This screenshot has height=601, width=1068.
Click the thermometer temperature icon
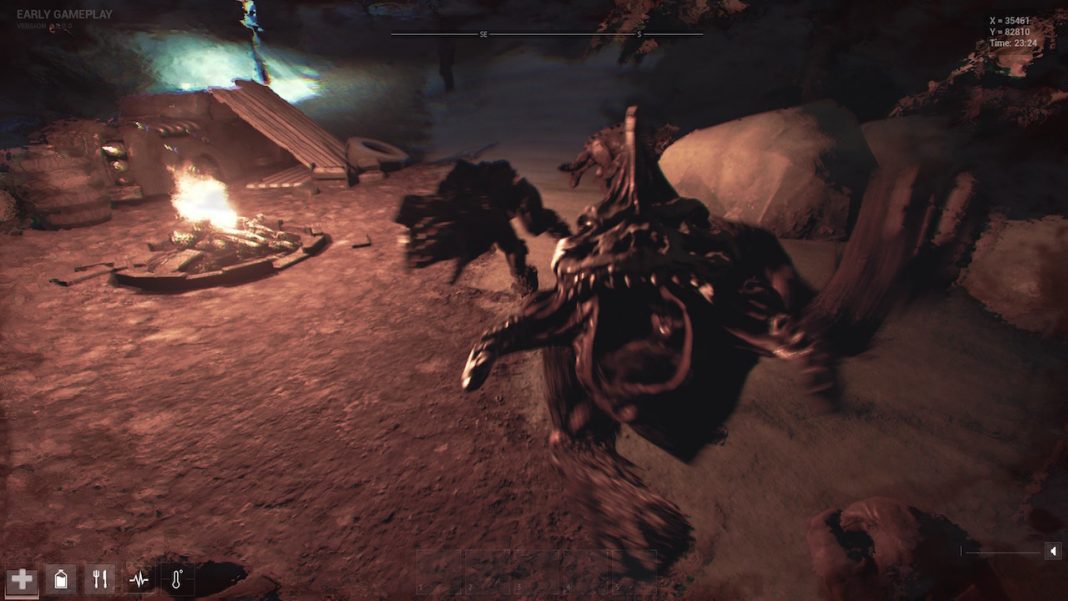[x=177, y=579]
